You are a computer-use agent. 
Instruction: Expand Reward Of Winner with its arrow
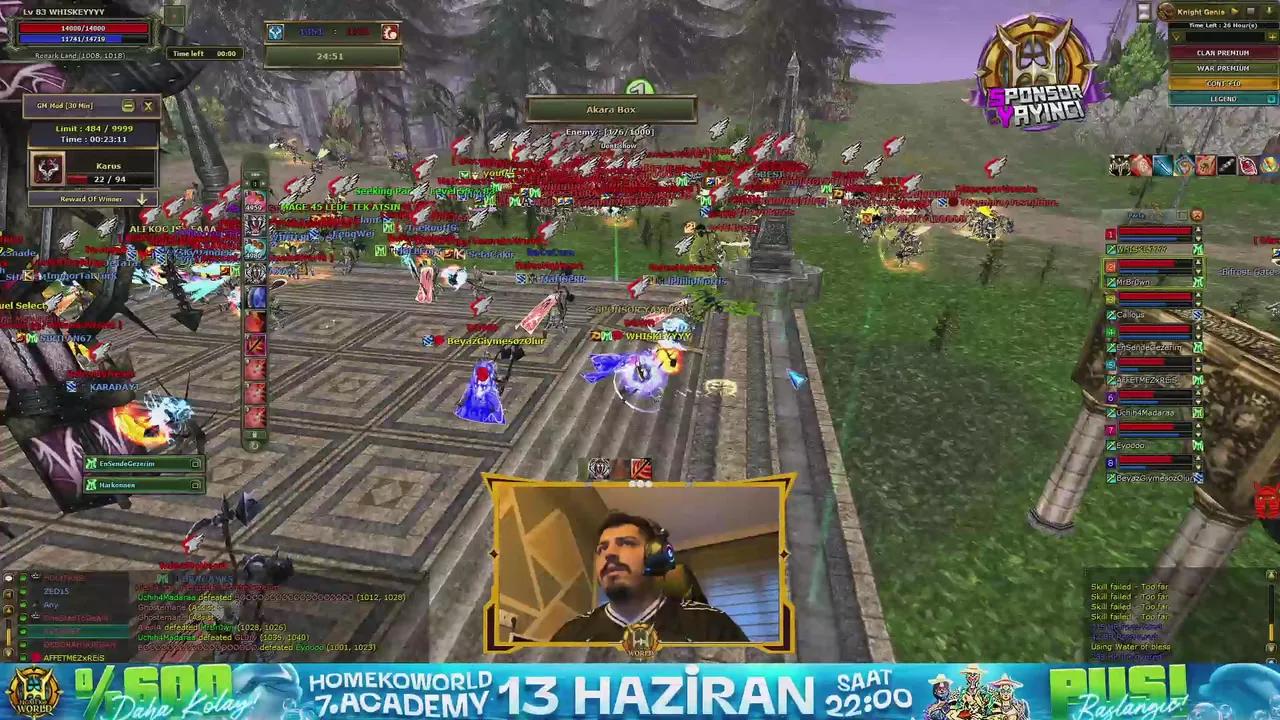point(141,199)
